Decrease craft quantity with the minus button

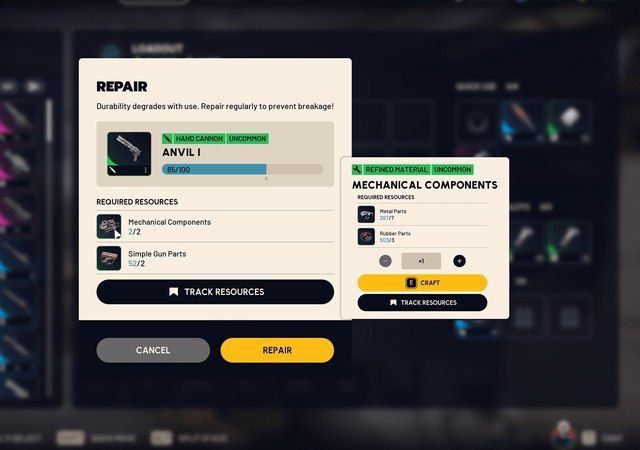[386, 261]
